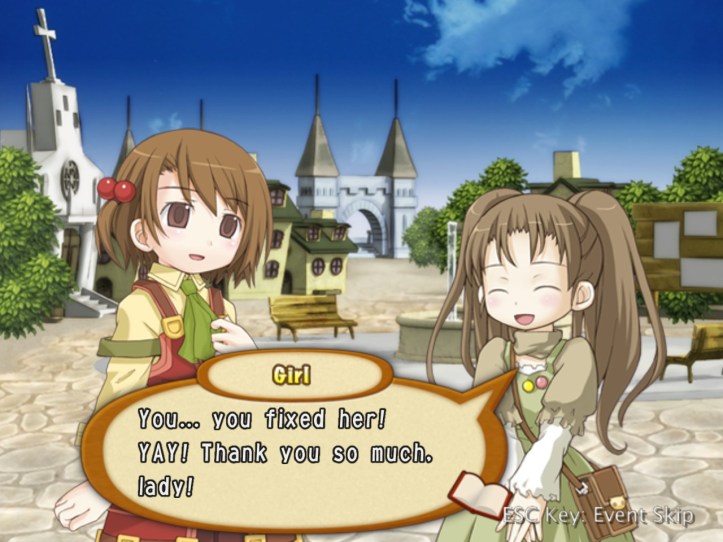Screen dimensions: 723x542
Task: Click the red book continue icon
Action: [x=482, y=491]
